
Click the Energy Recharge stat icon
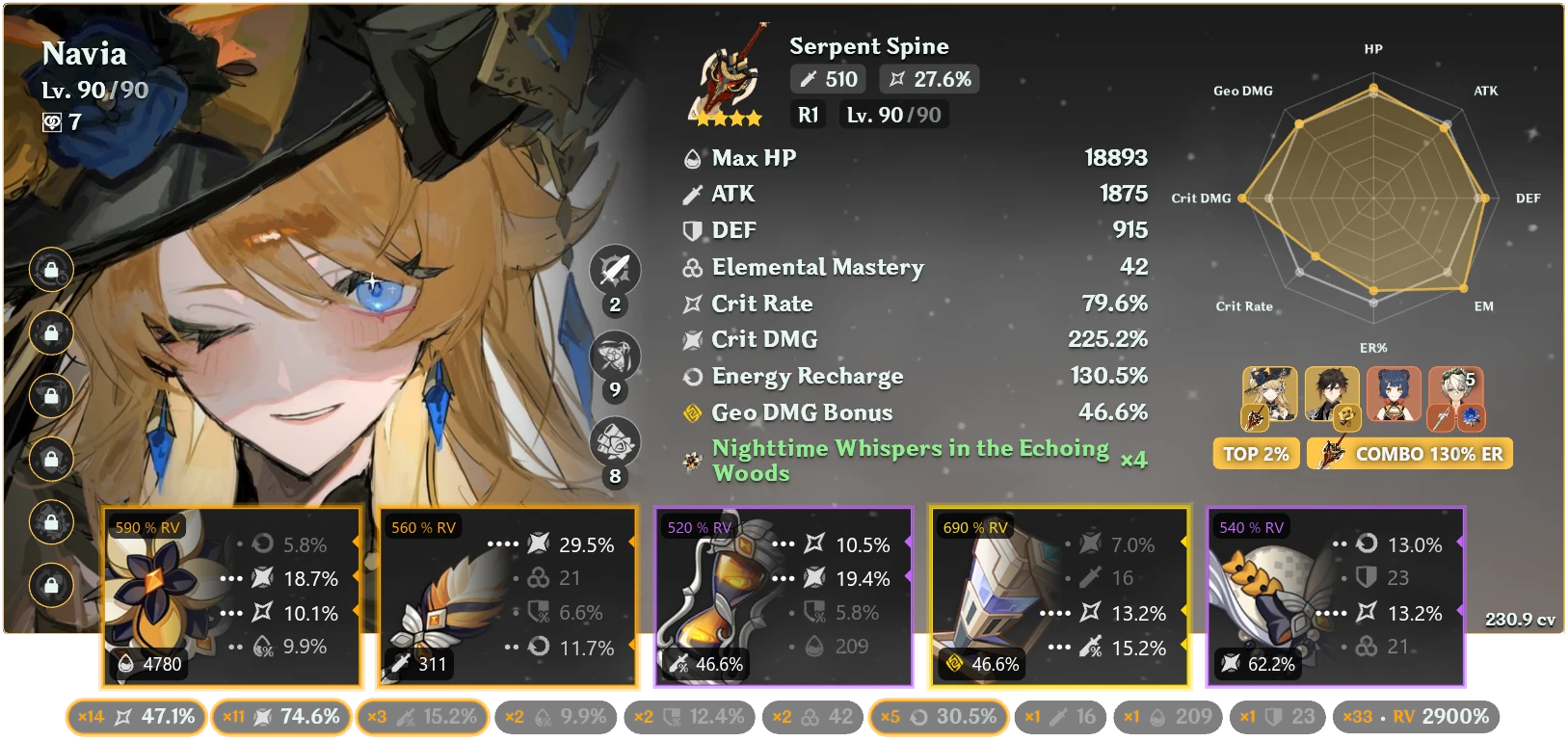pos(690,376)
